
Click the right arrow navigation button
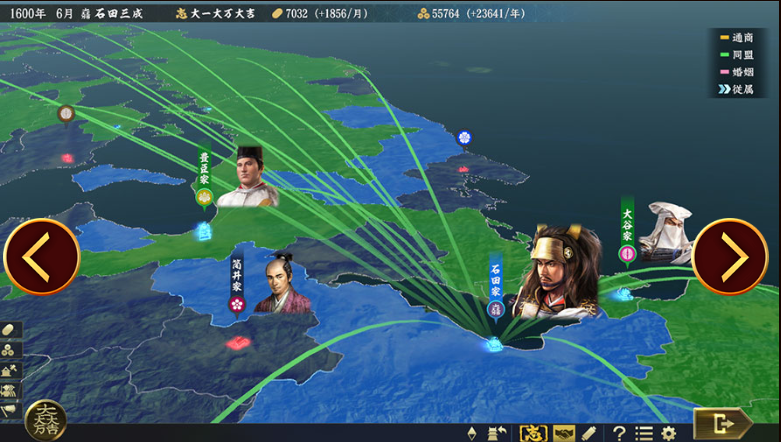click(x=730, y=257)
